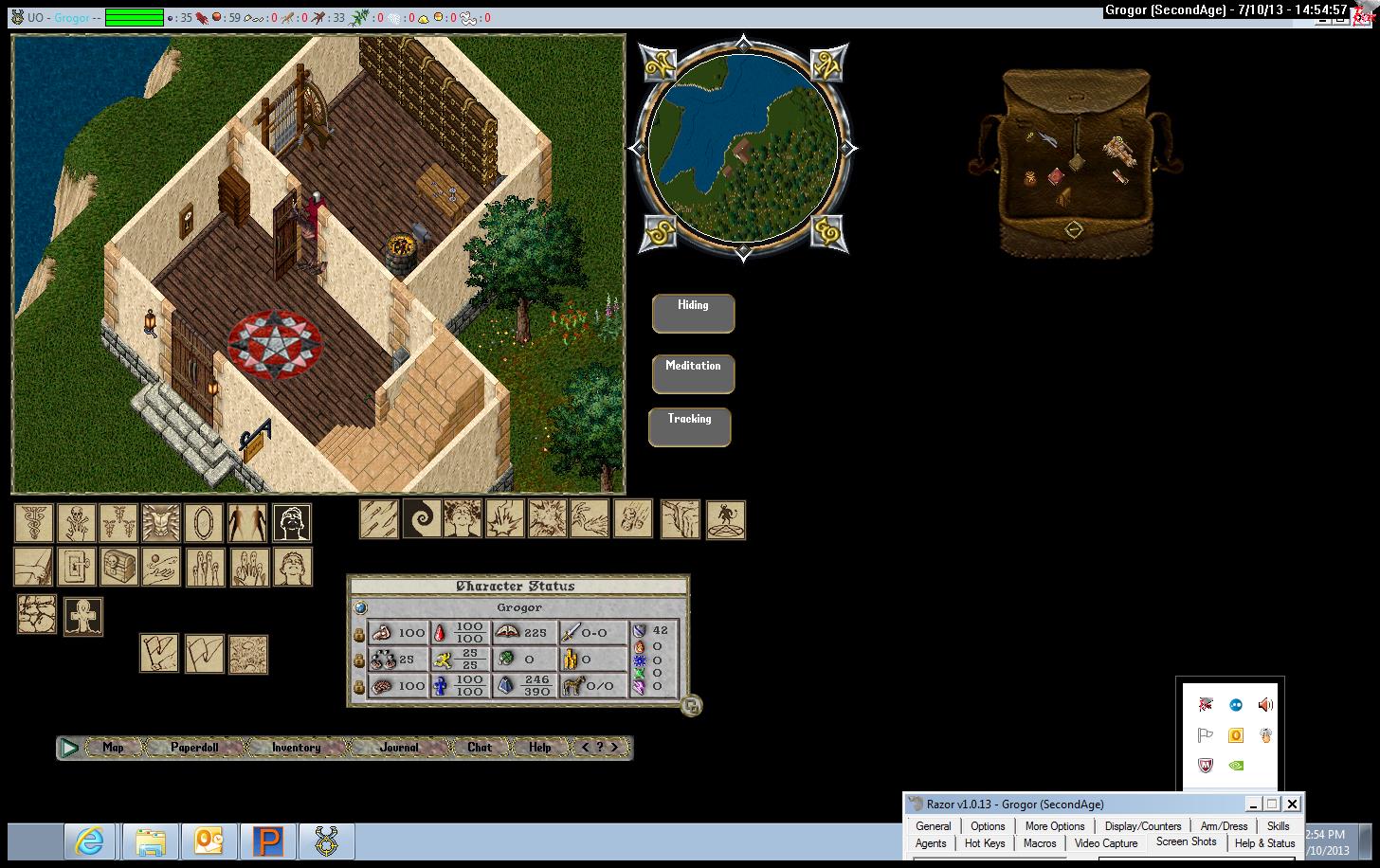Image resolution: width=1380 pixels, height=868 pixels.
Task: Start the Tracking skill
Action: (x=689, y=426)
